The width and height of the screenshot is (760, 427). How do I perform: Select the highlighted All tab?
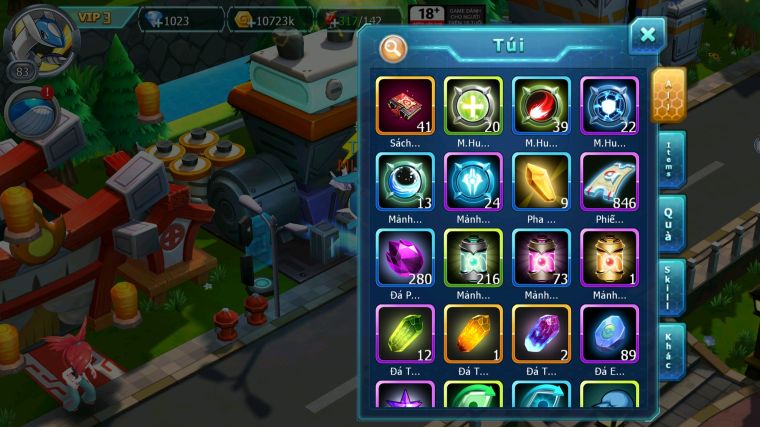tap(667, 95)
